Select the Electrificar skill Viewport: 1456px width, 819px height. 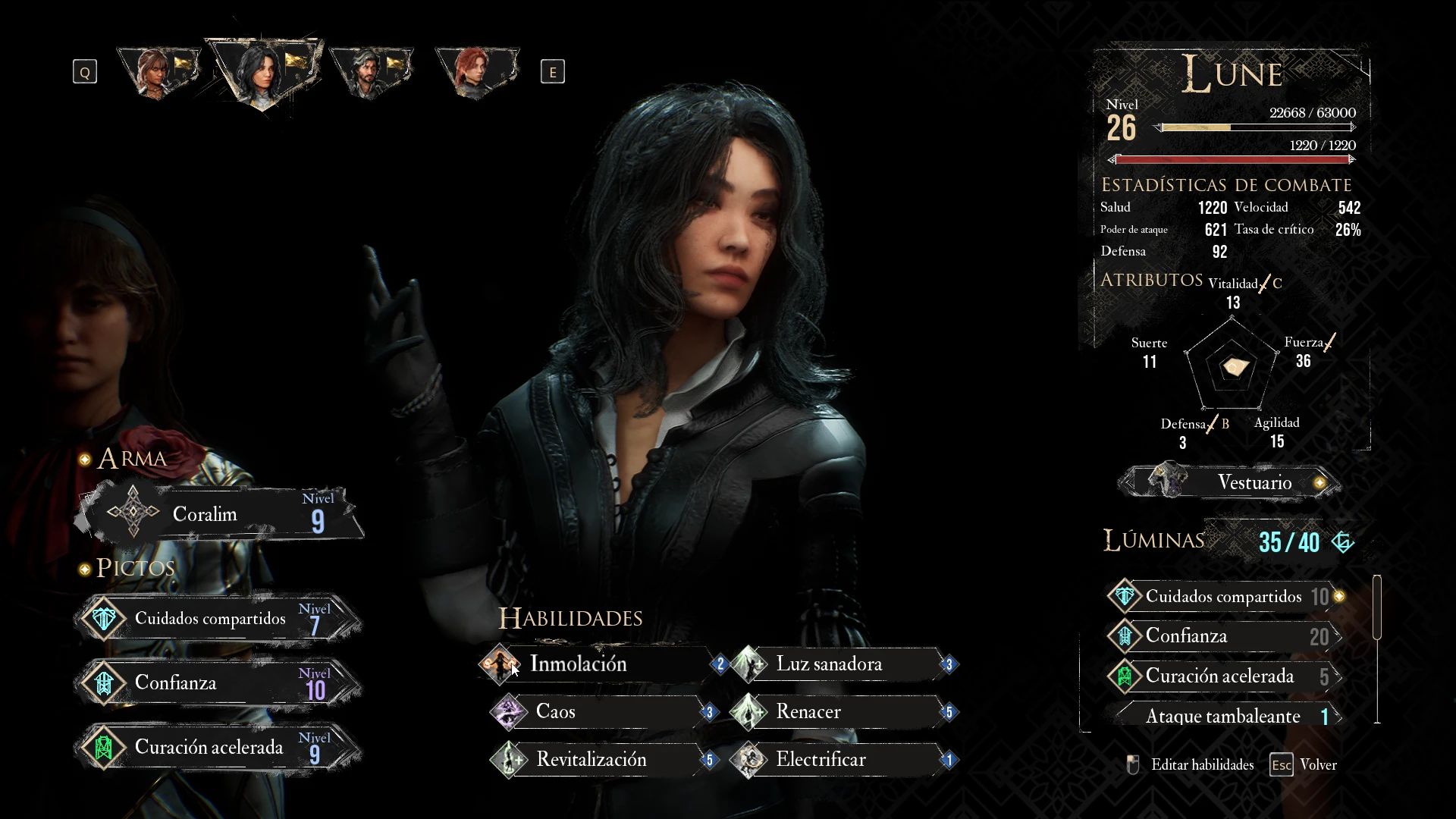click(x=842, y=760)
